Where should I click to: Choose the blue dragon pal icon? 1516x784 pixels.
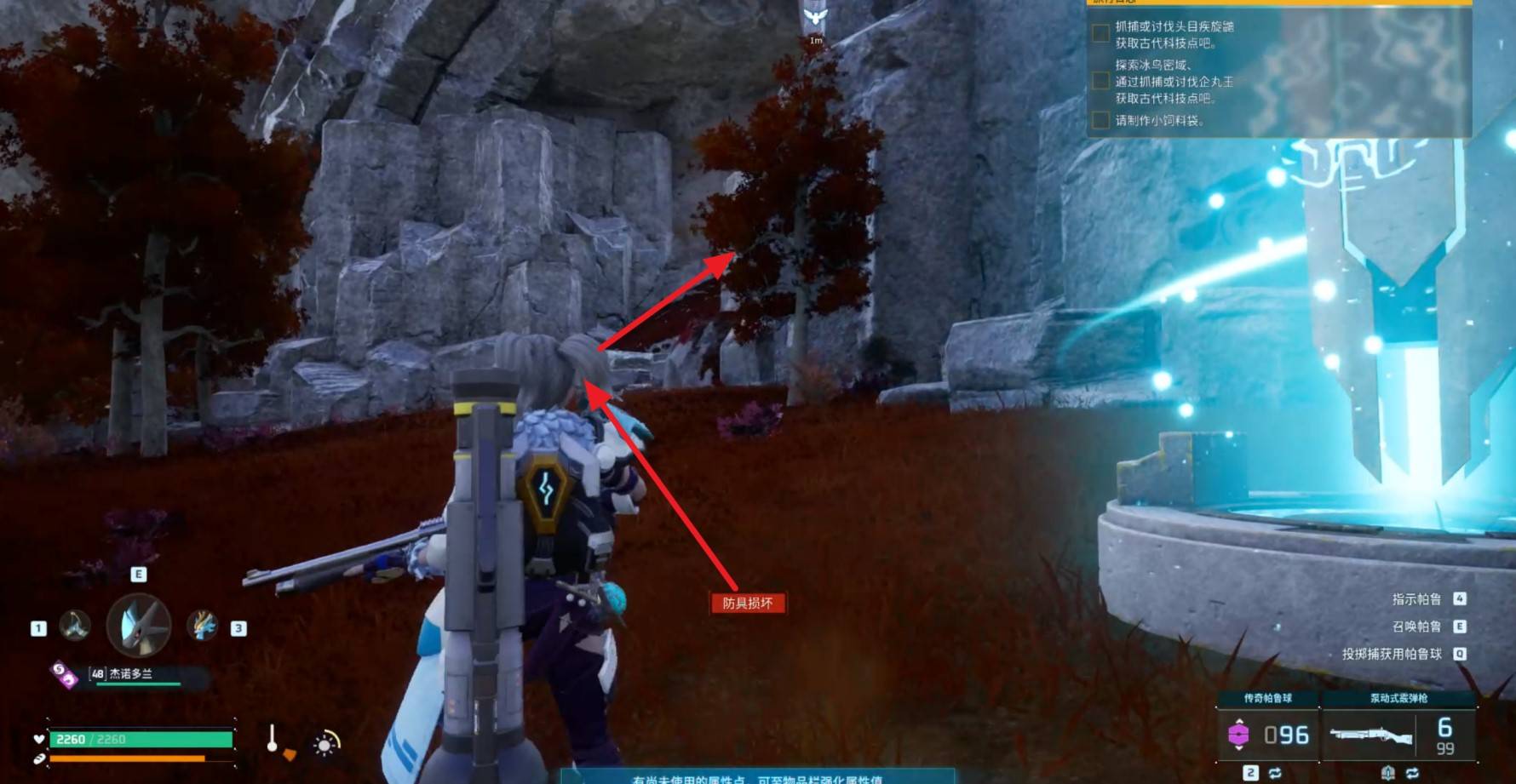[203, 626]
